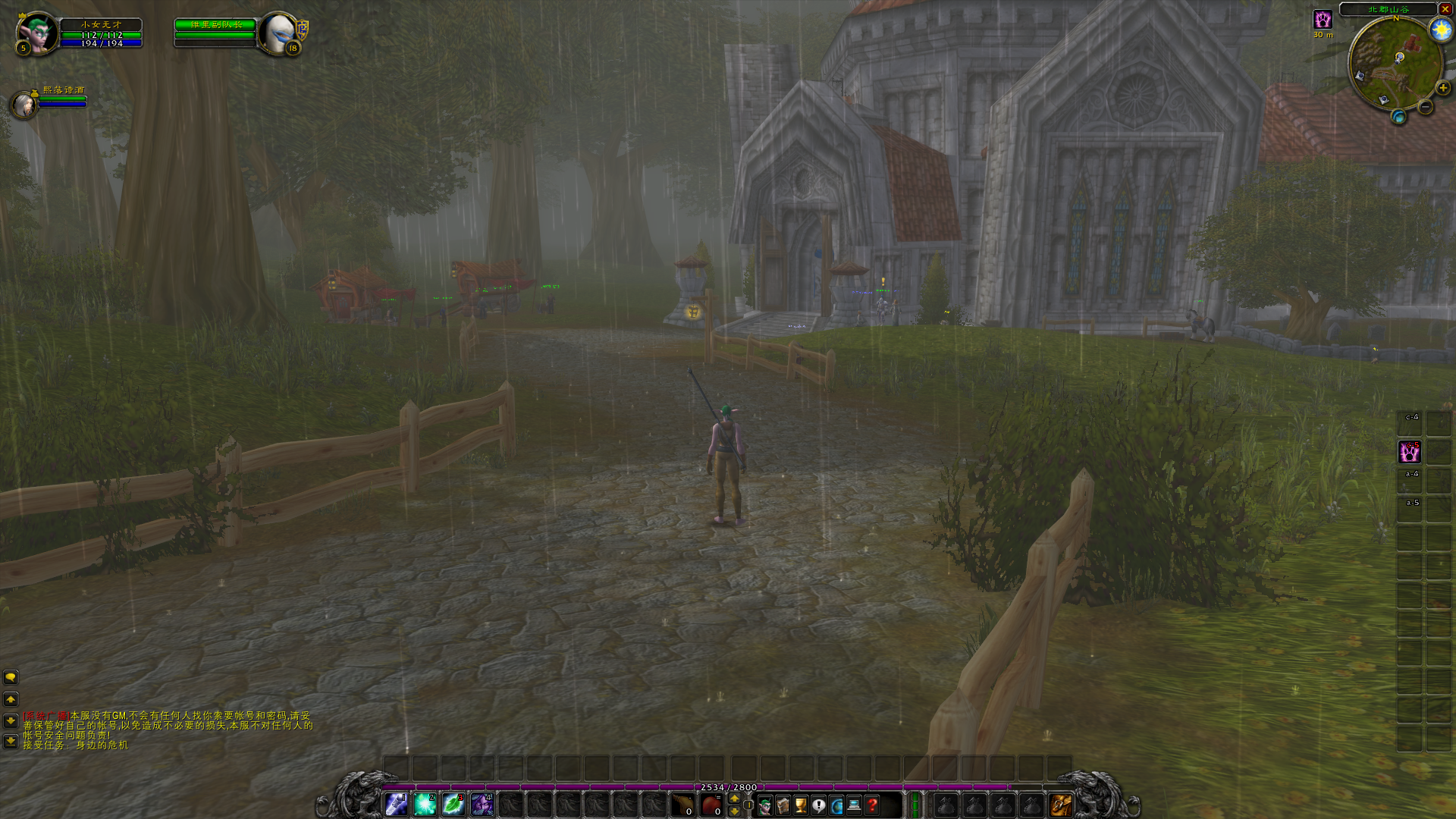Image resolution: width=1456 pixels, height=819 pixels.
Task: Select party member 熙落诗酒 portrait
Action: [x=24, y=105]
